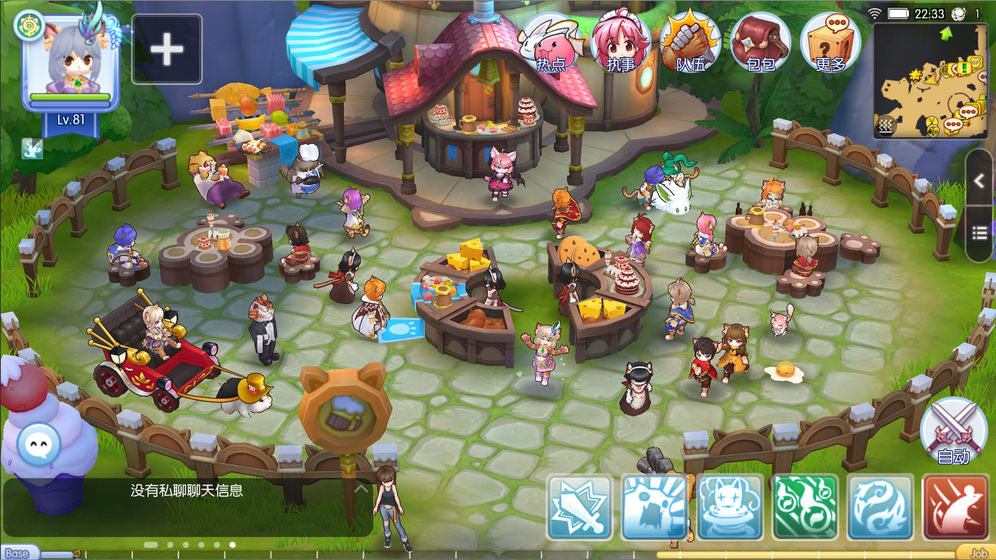The image size is (996, 560).
Task: Open the list menu on right edge
Action: pyautogui.click(x=980, y=231)
